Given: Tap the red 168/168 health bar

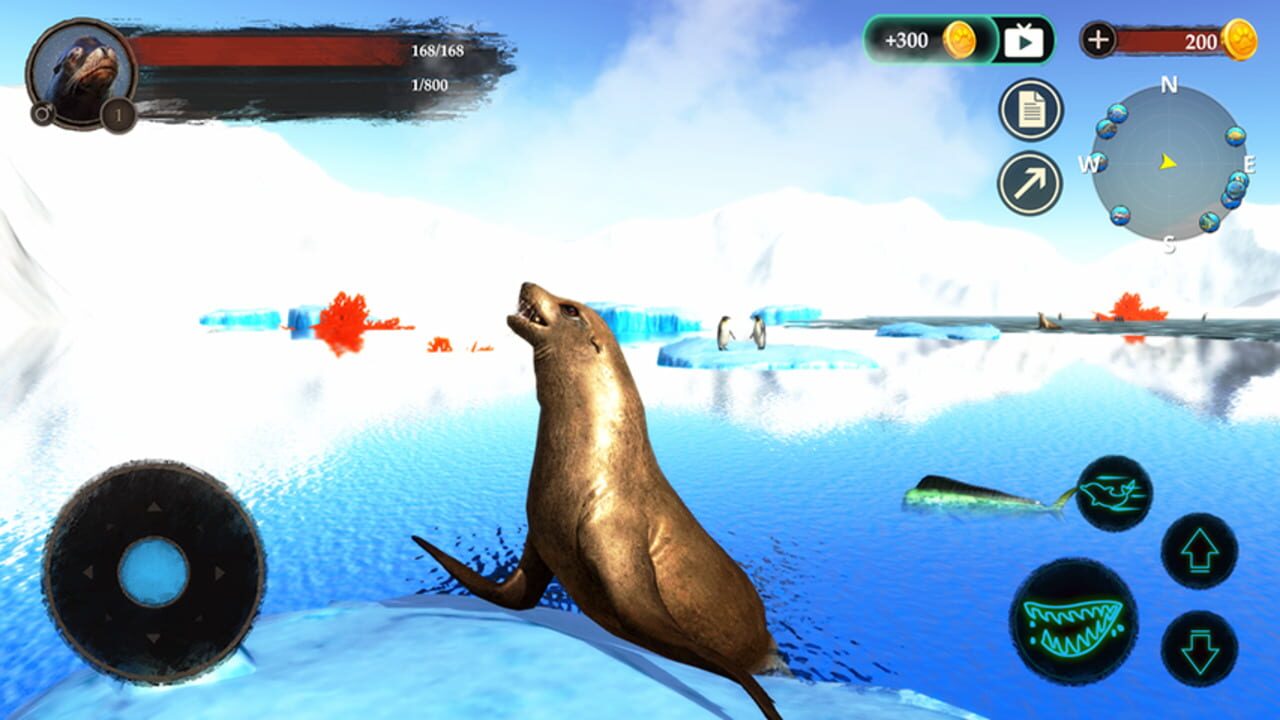Looking at the screenshot, I should point(270,49).
